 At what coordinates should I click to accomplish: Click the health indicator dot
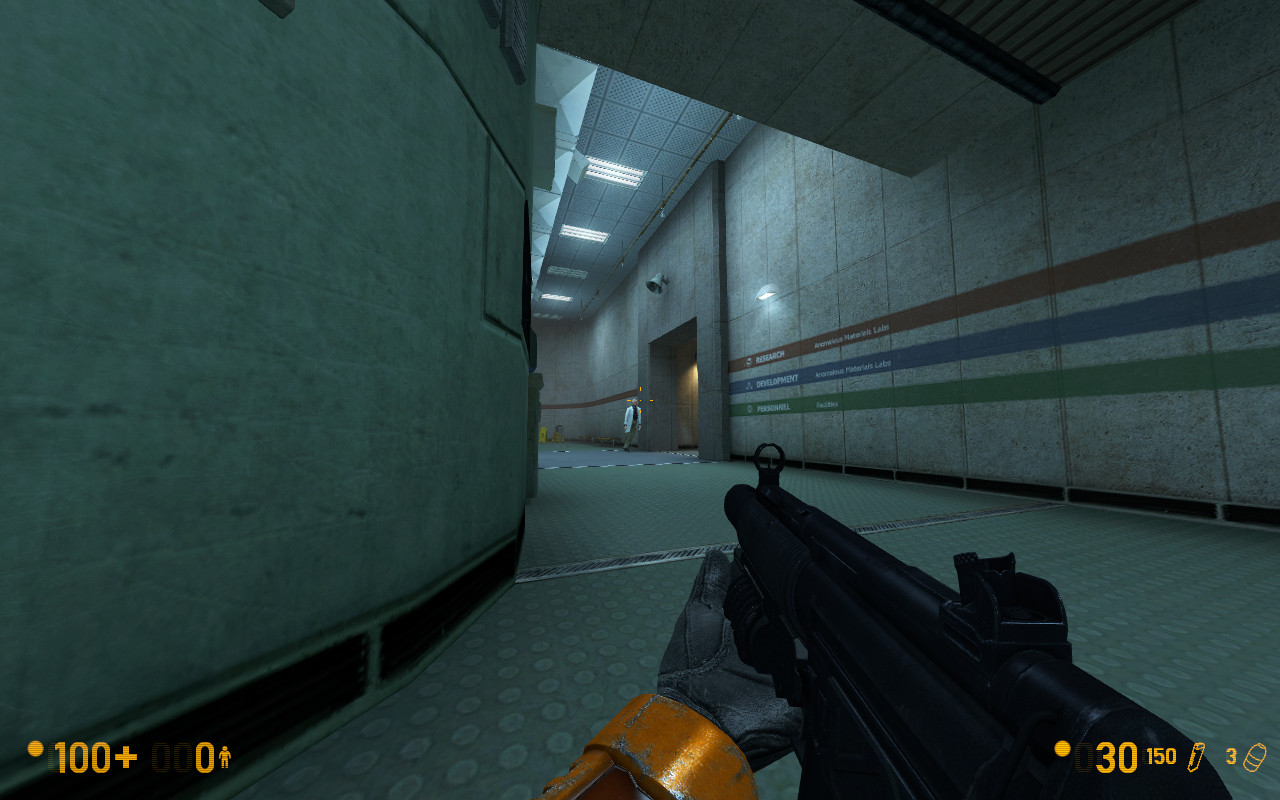click(x=38, y=751)
